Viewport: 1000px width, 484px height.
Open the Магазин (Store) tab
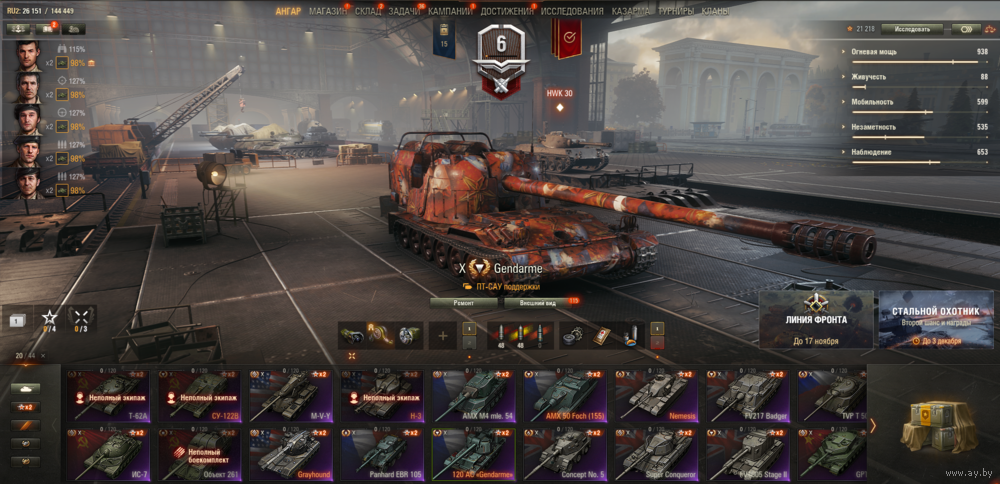coord(327,11)
